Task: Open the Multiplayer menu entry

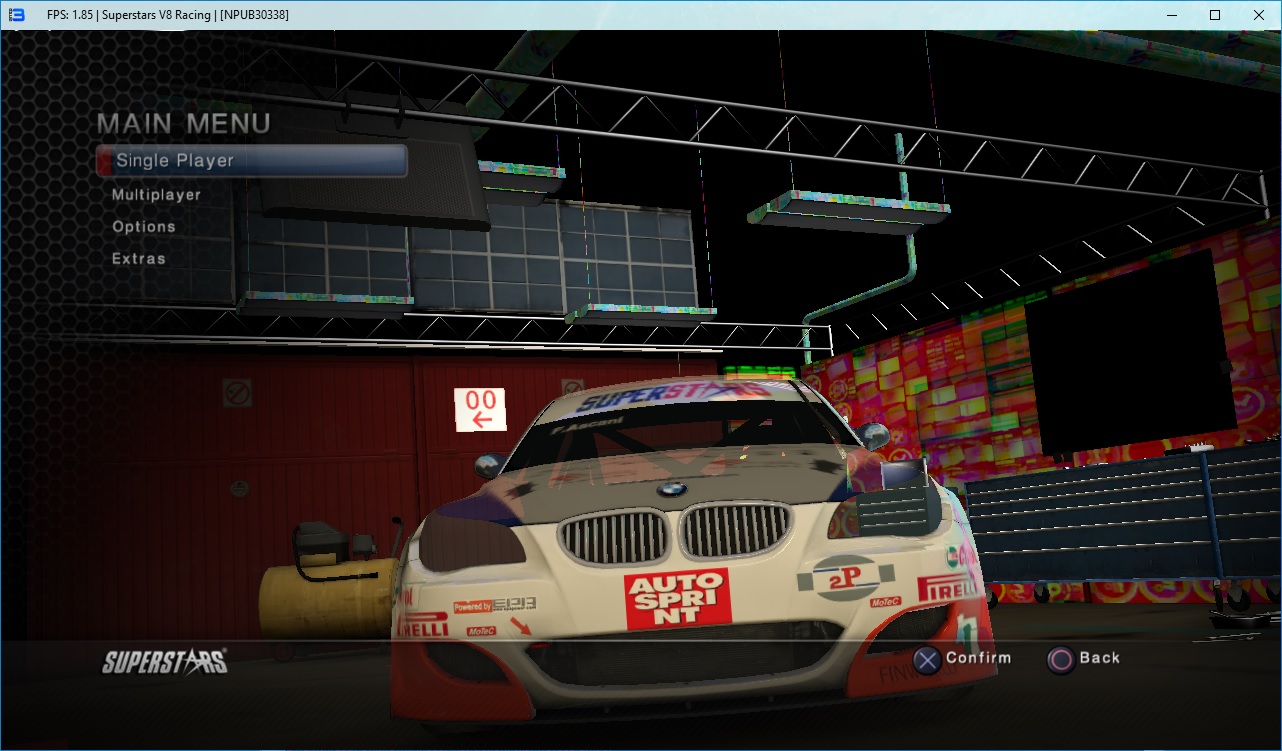Action: [x=156, y=195]
